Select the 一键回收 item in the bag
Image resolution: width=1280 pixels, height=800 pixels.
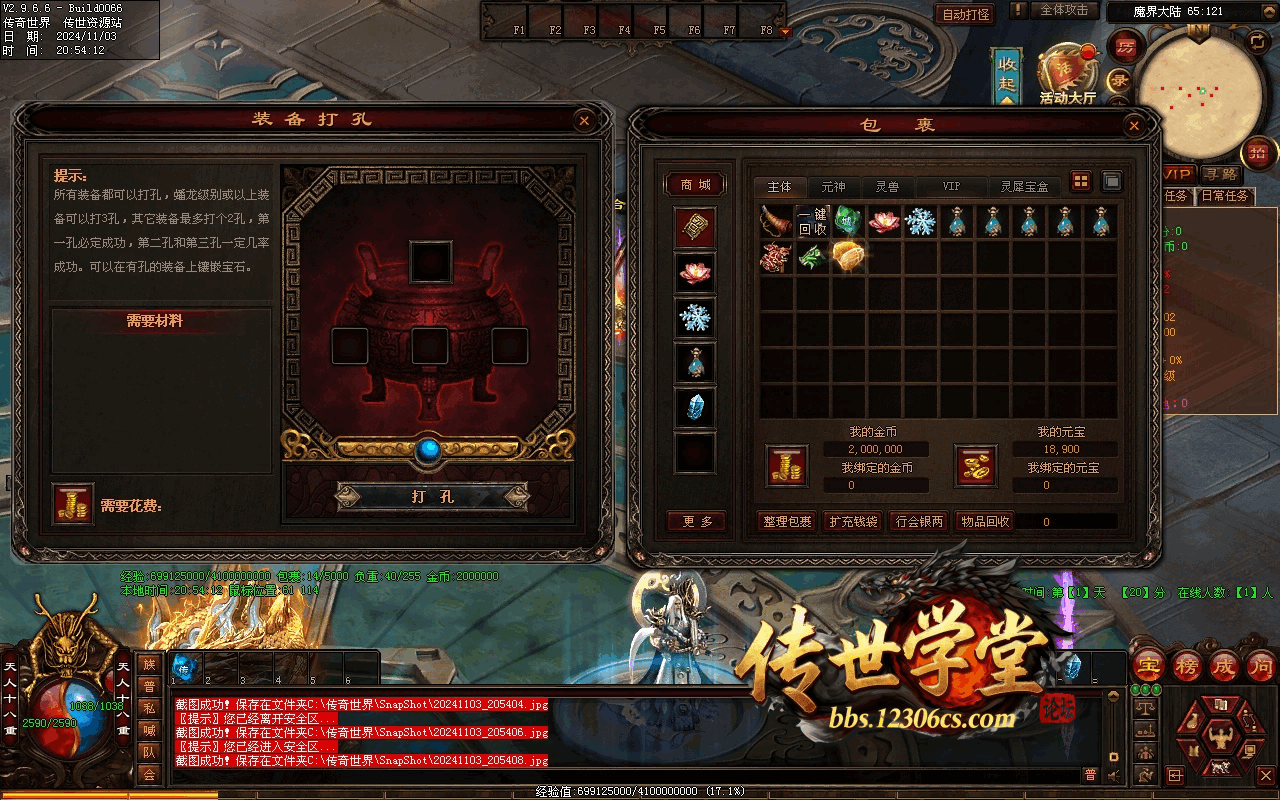(x=812, y=221)
